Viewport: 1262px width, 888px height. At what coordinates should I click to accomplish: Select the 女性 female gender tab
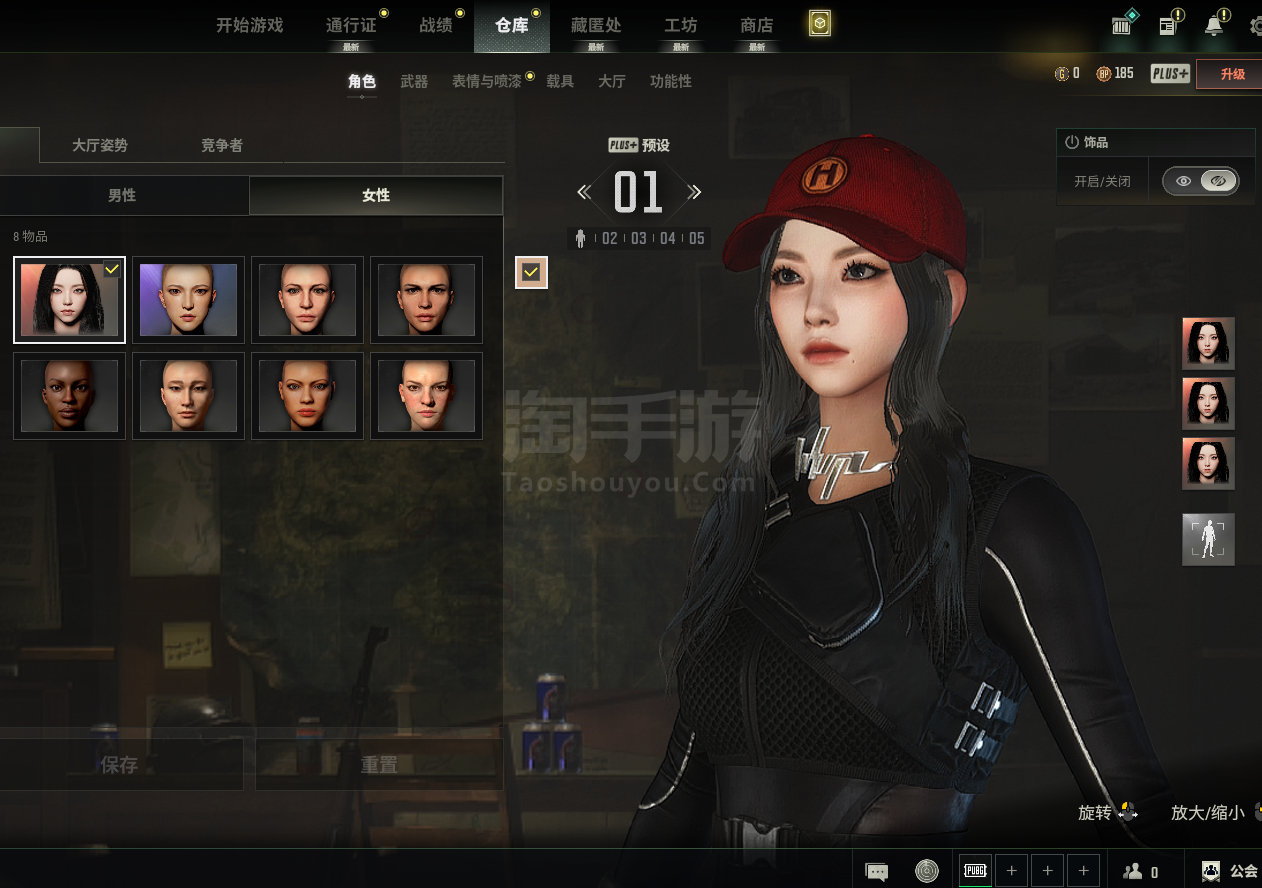tap(376, 196)
